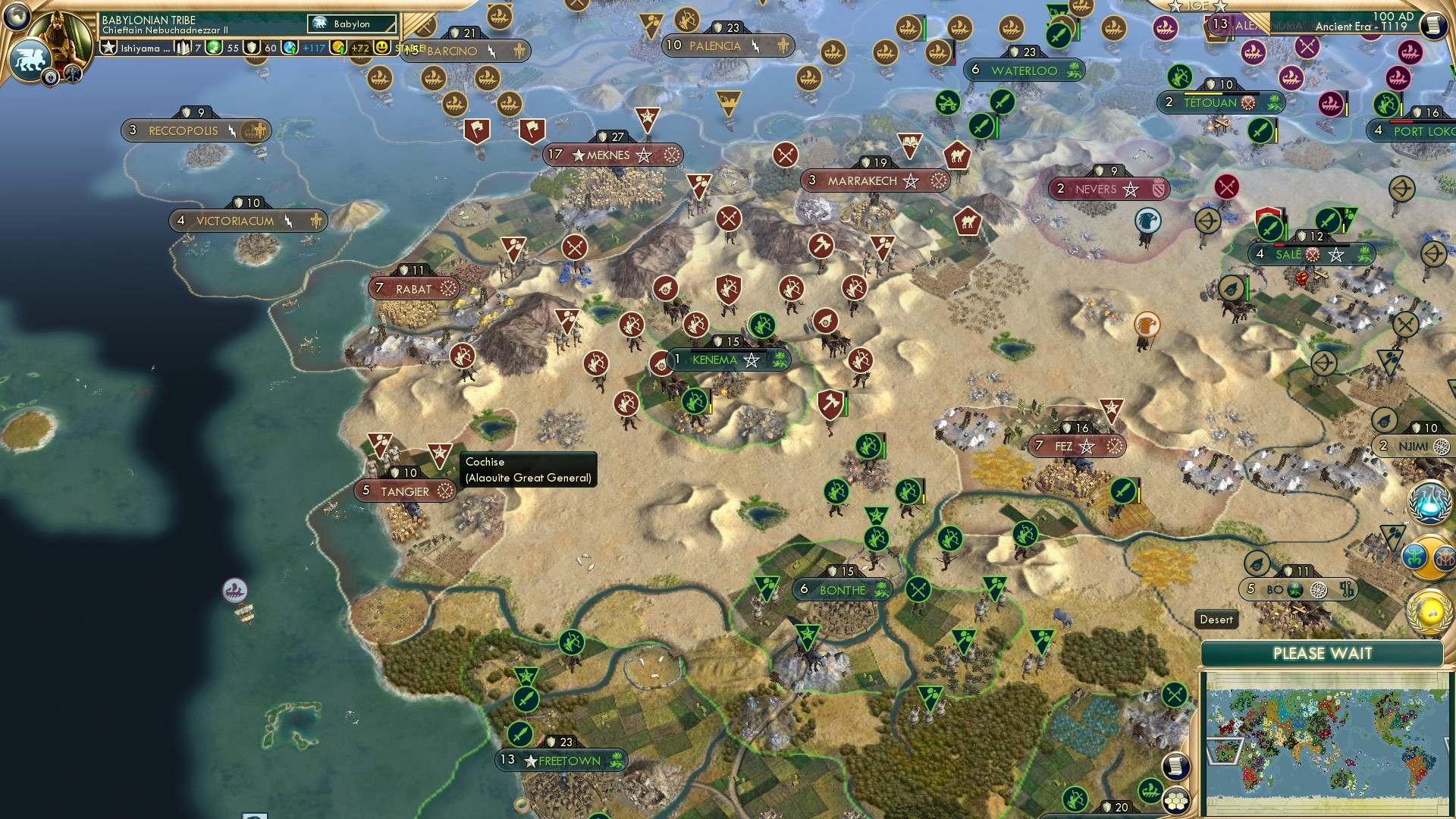Viewport: 1456px width, 819px height.
Task: Open research chooser via the blue flask icon
Action: point(1429,502)
